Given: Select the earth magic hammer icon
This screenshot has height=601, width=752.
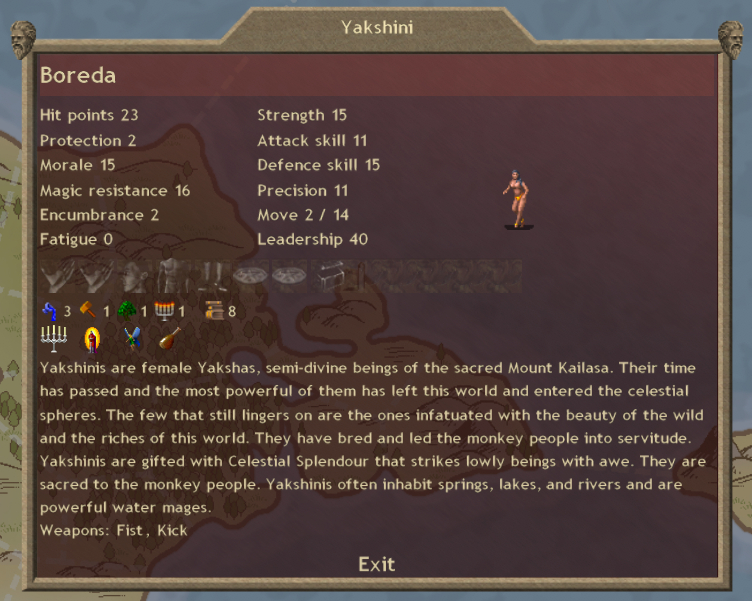Looking at the screenshot, I should coord(88,310).
